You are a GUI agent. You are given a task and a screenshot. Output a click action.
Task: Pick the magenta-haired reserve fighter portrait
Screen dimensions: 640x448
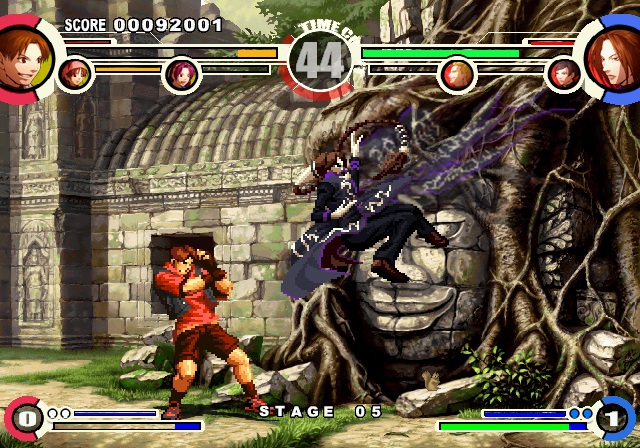click(x=181, y=74)
